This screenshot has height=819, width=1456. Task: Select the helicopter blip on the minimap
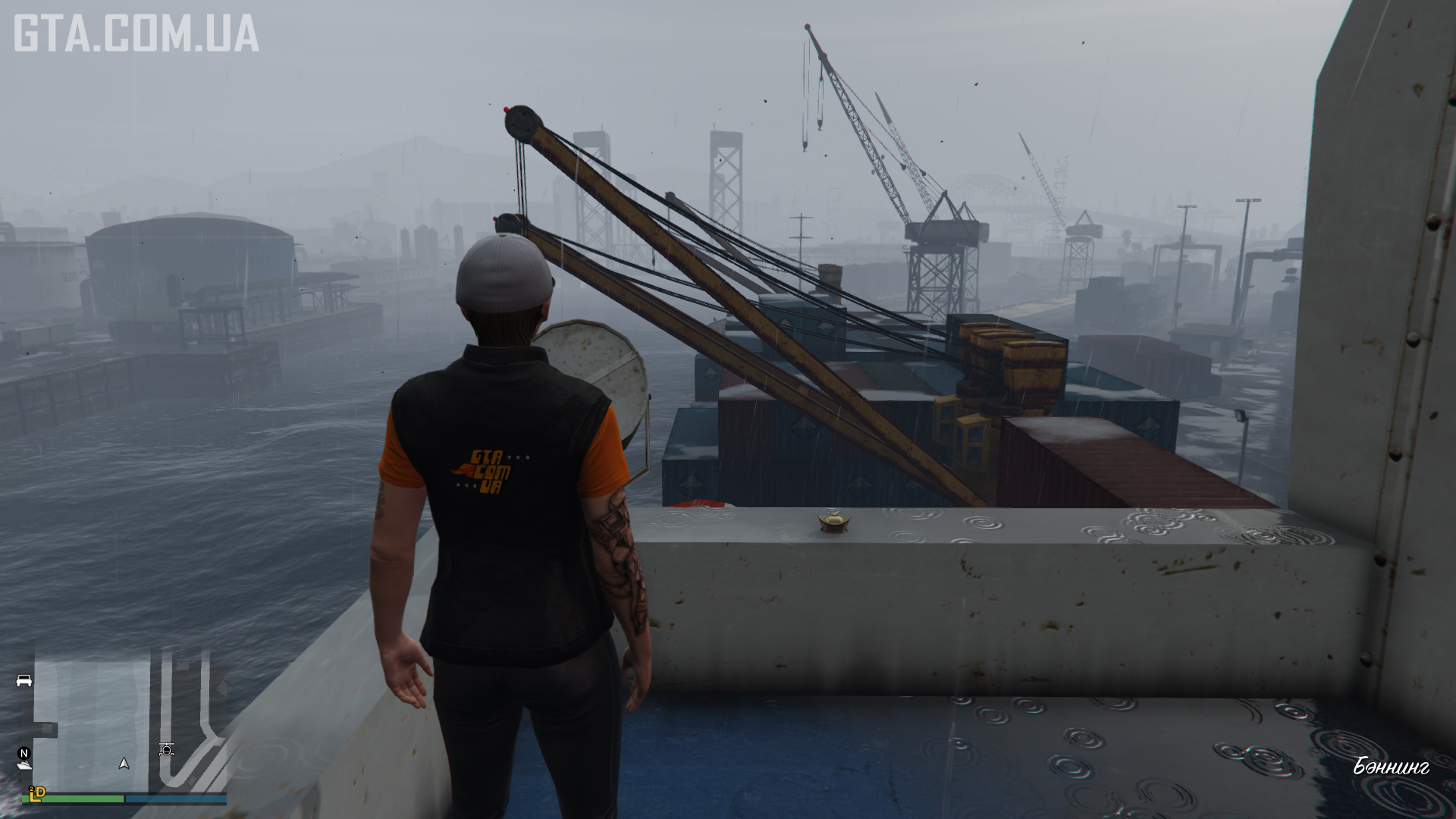[167, 750]
